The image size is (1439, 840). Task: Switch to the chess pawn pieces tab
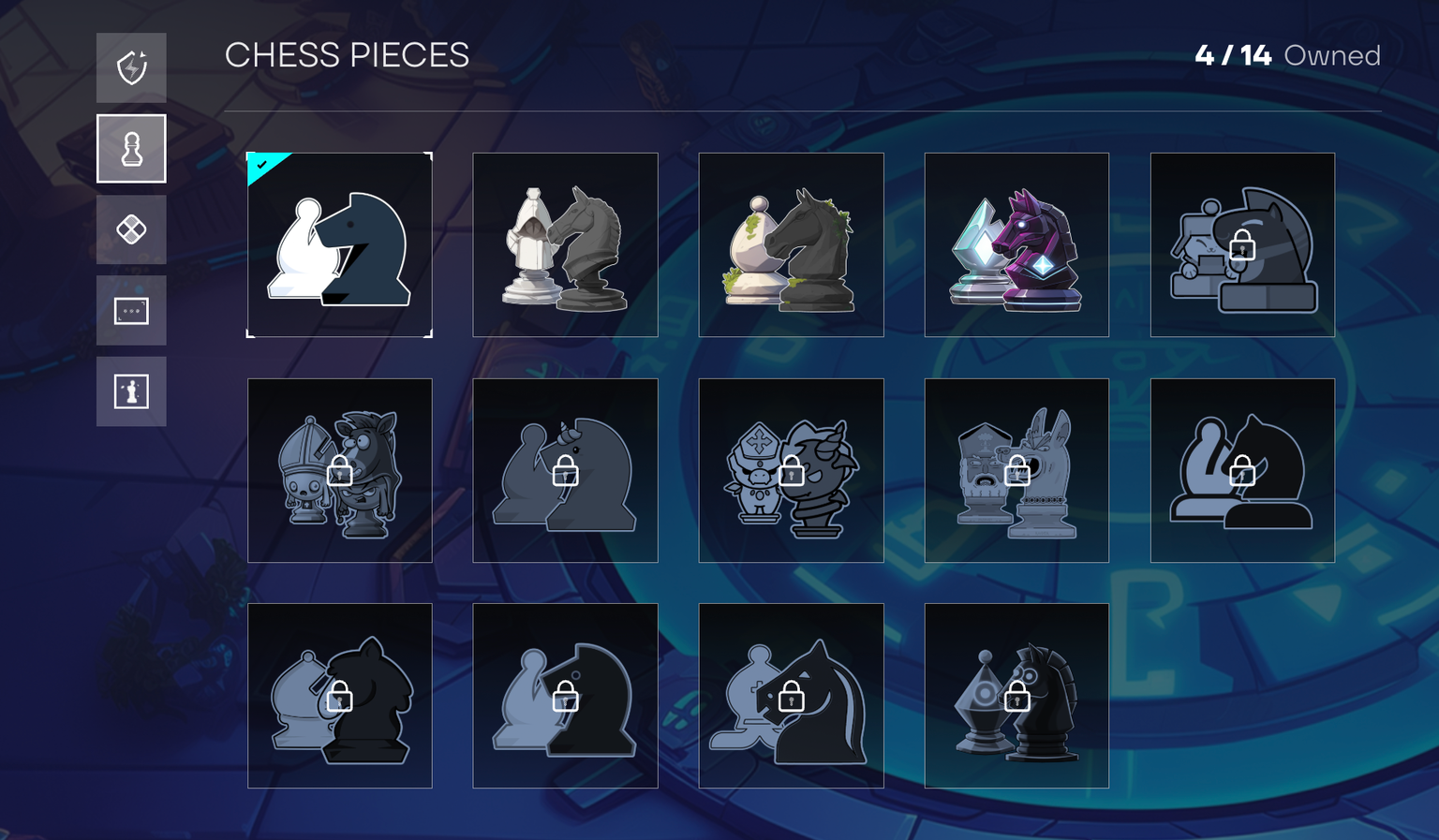(131, 149)
